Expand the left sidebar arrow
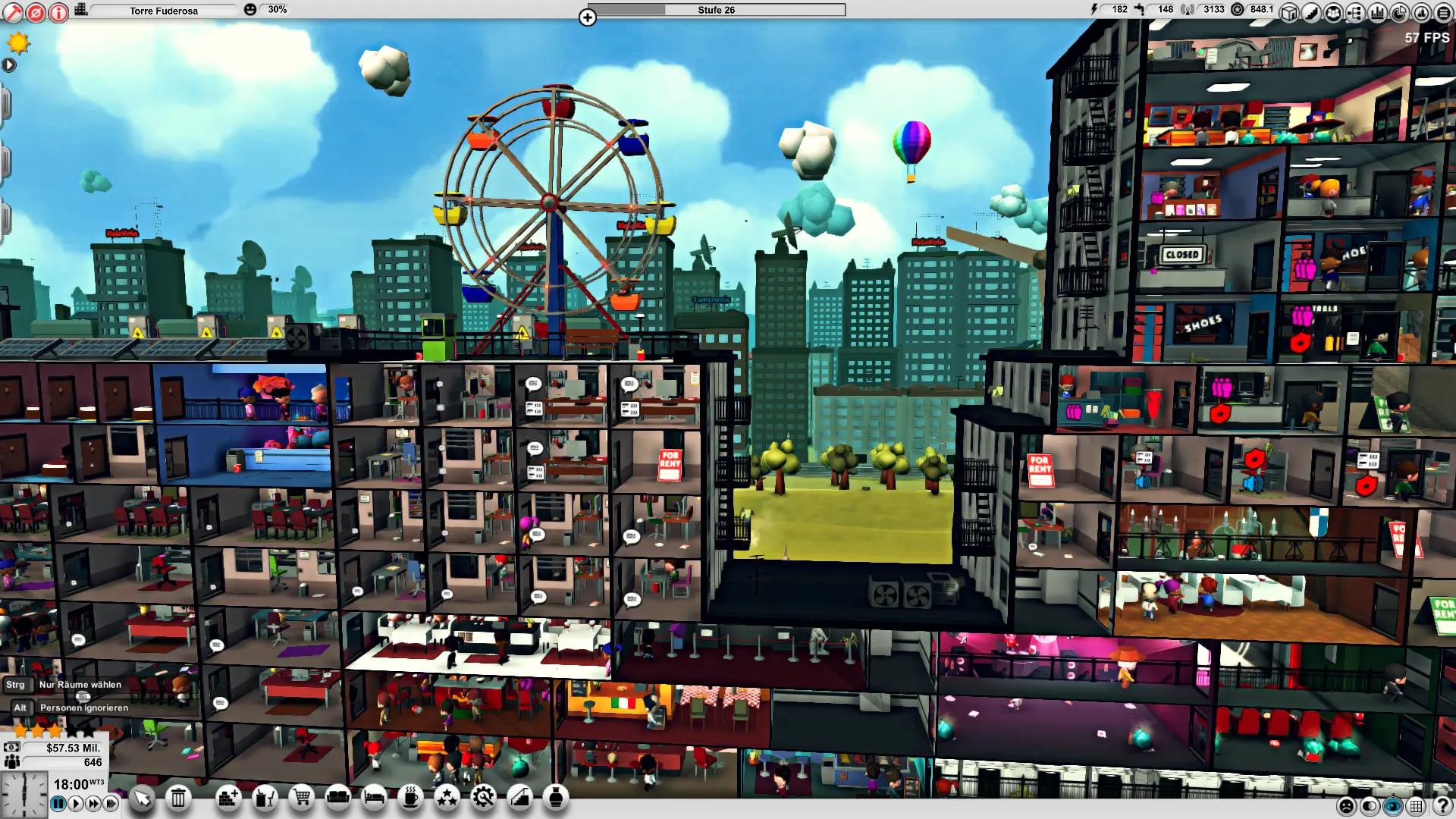This screenshot has height=819, width=1456. 9,65
